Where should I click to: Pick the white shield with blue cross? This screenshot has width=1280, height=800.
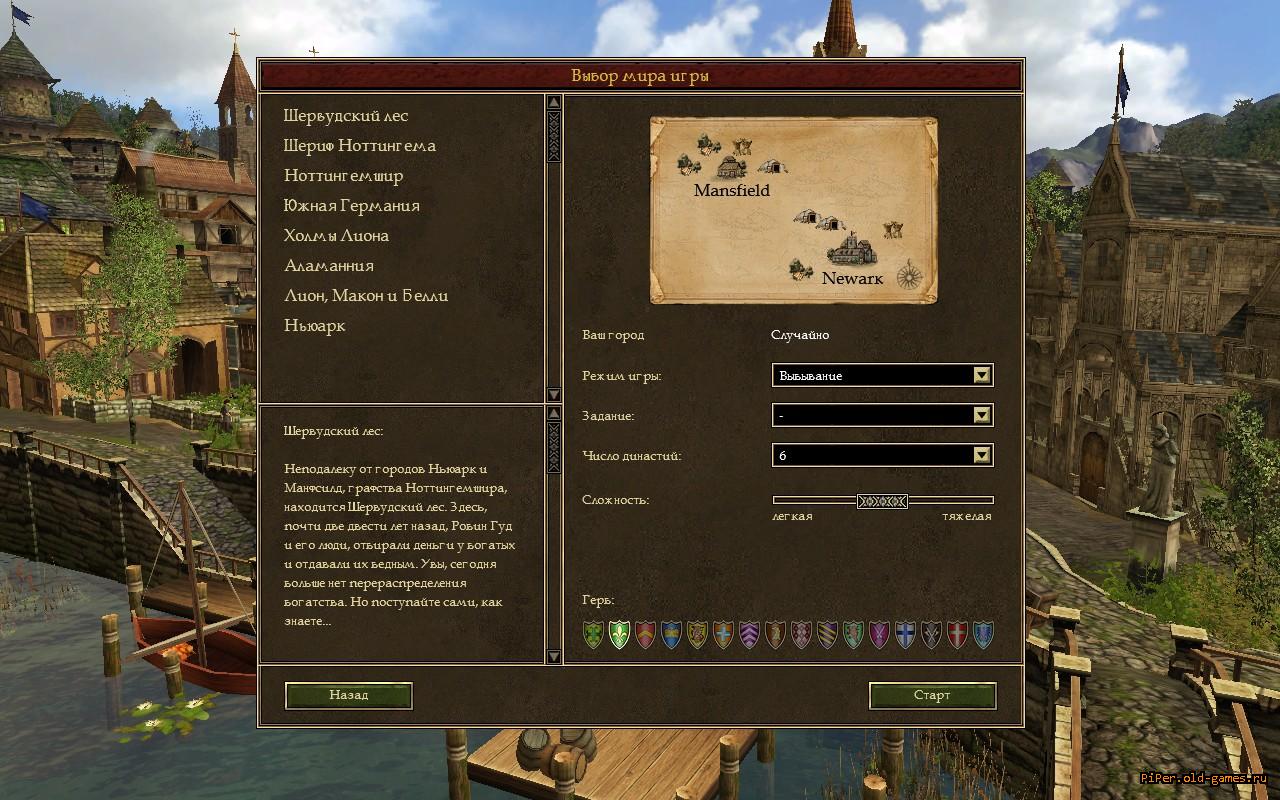point(905,634)
